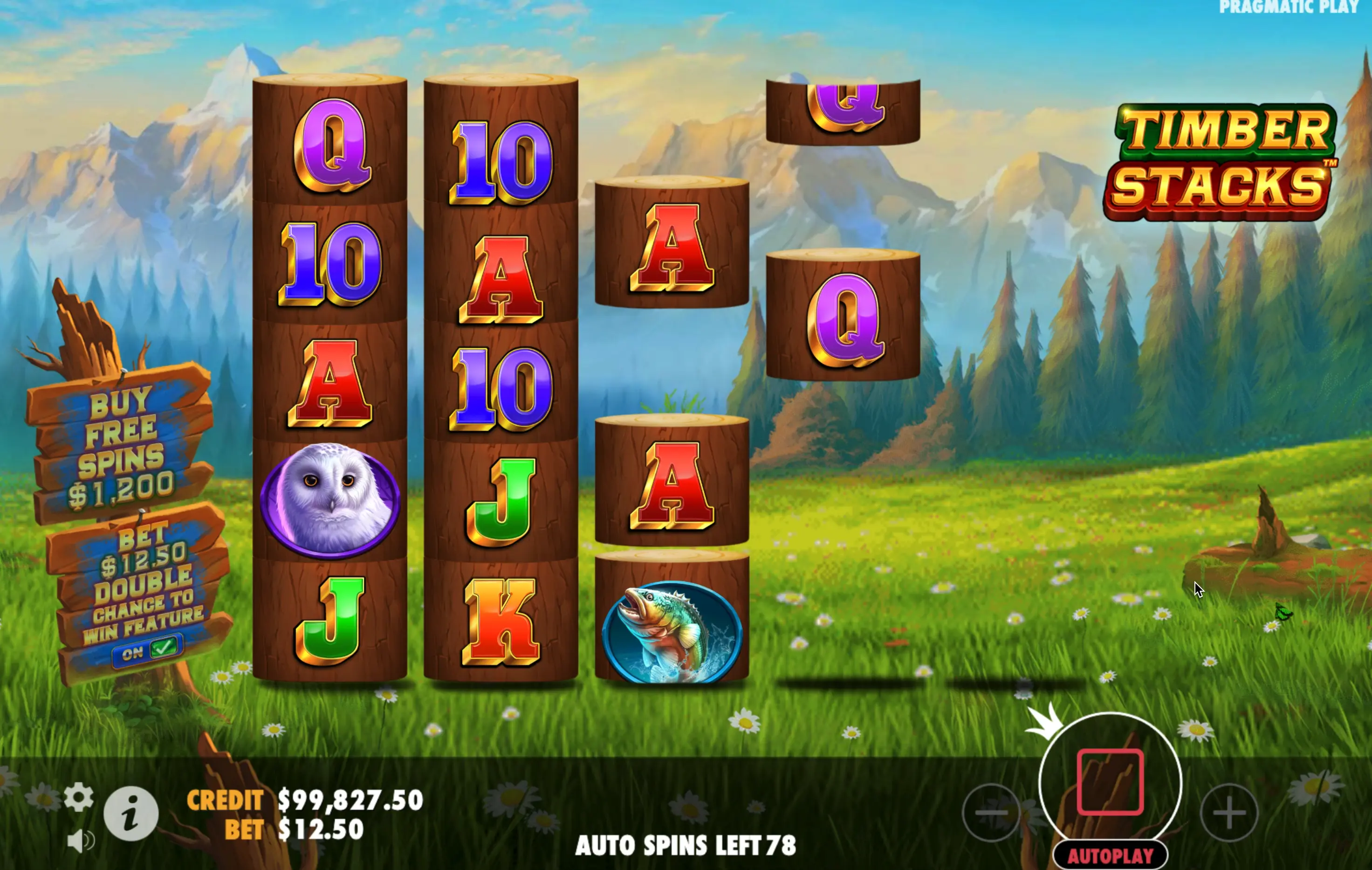Show the game info paytable
1372x870 pixels.
131,814
